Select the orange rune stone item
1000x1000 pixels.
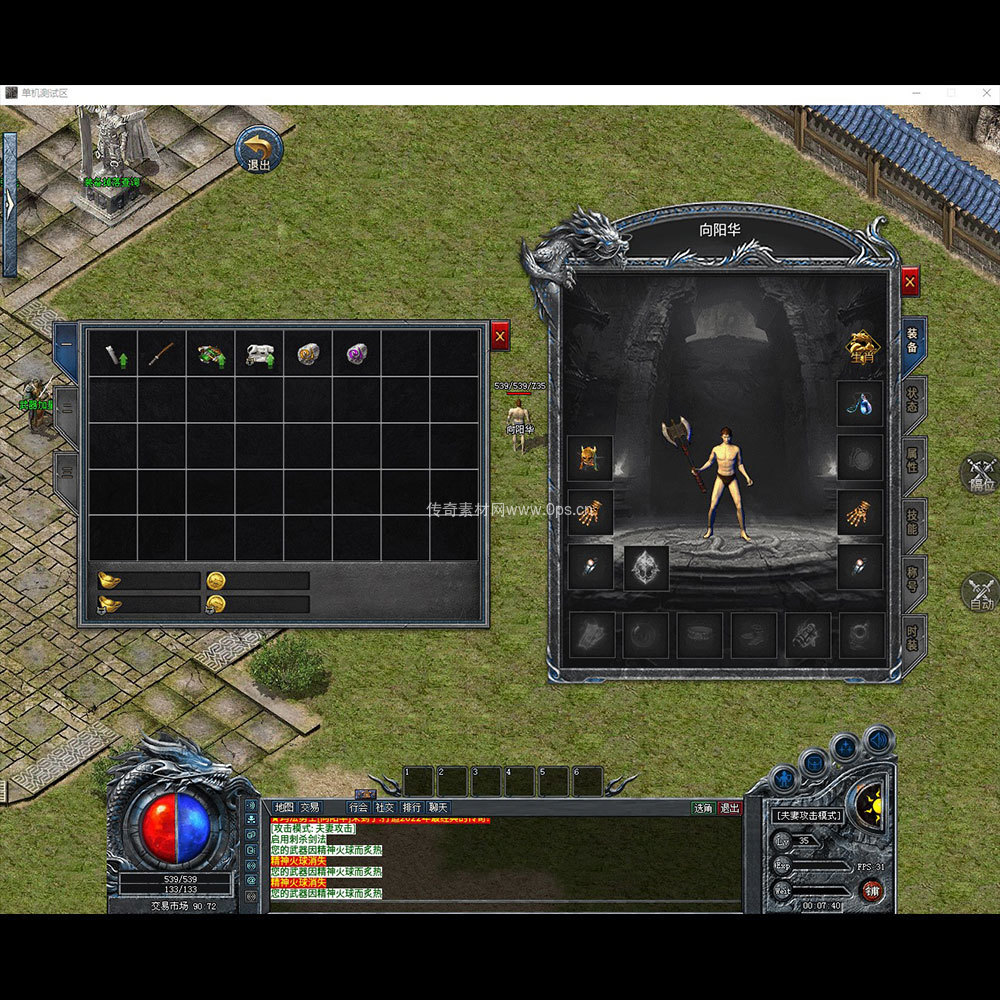tap(308, 354)
